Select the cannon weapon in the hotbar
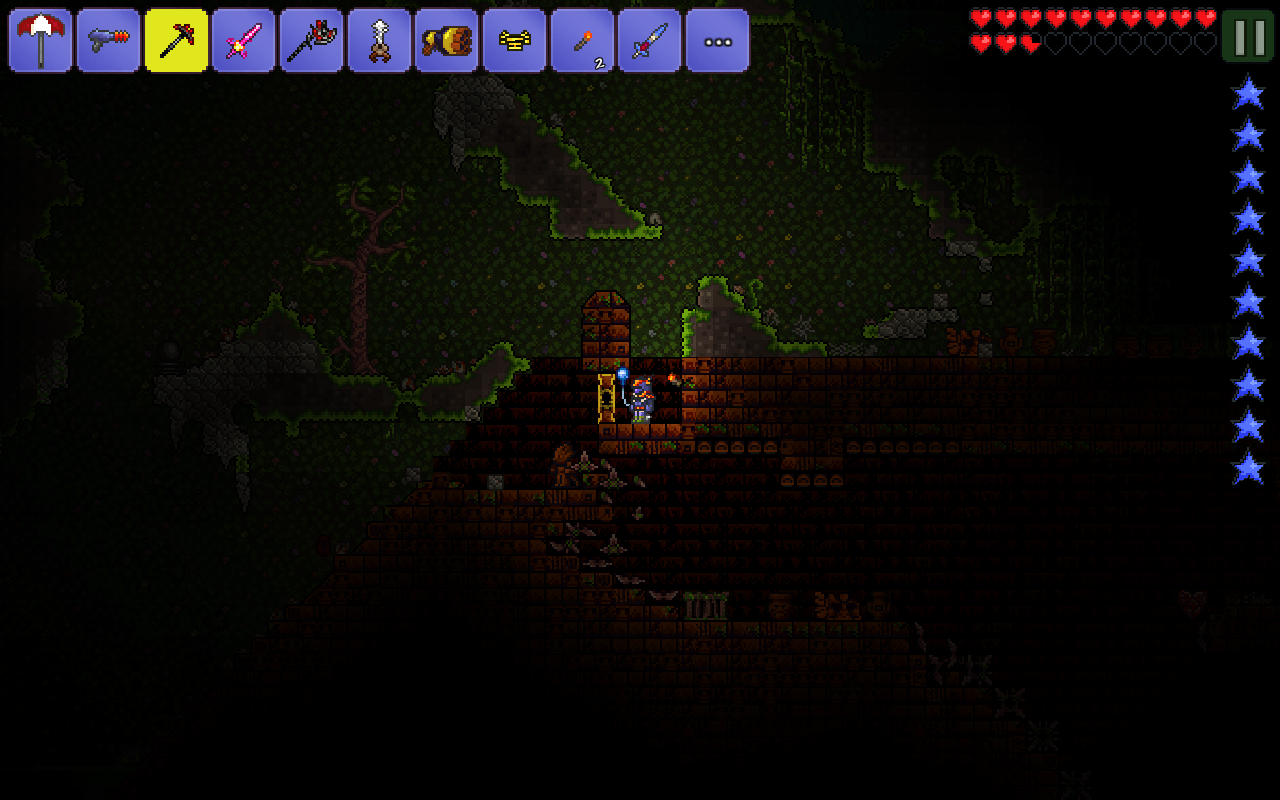This screenshot has width=1280, height=800. 447,40
